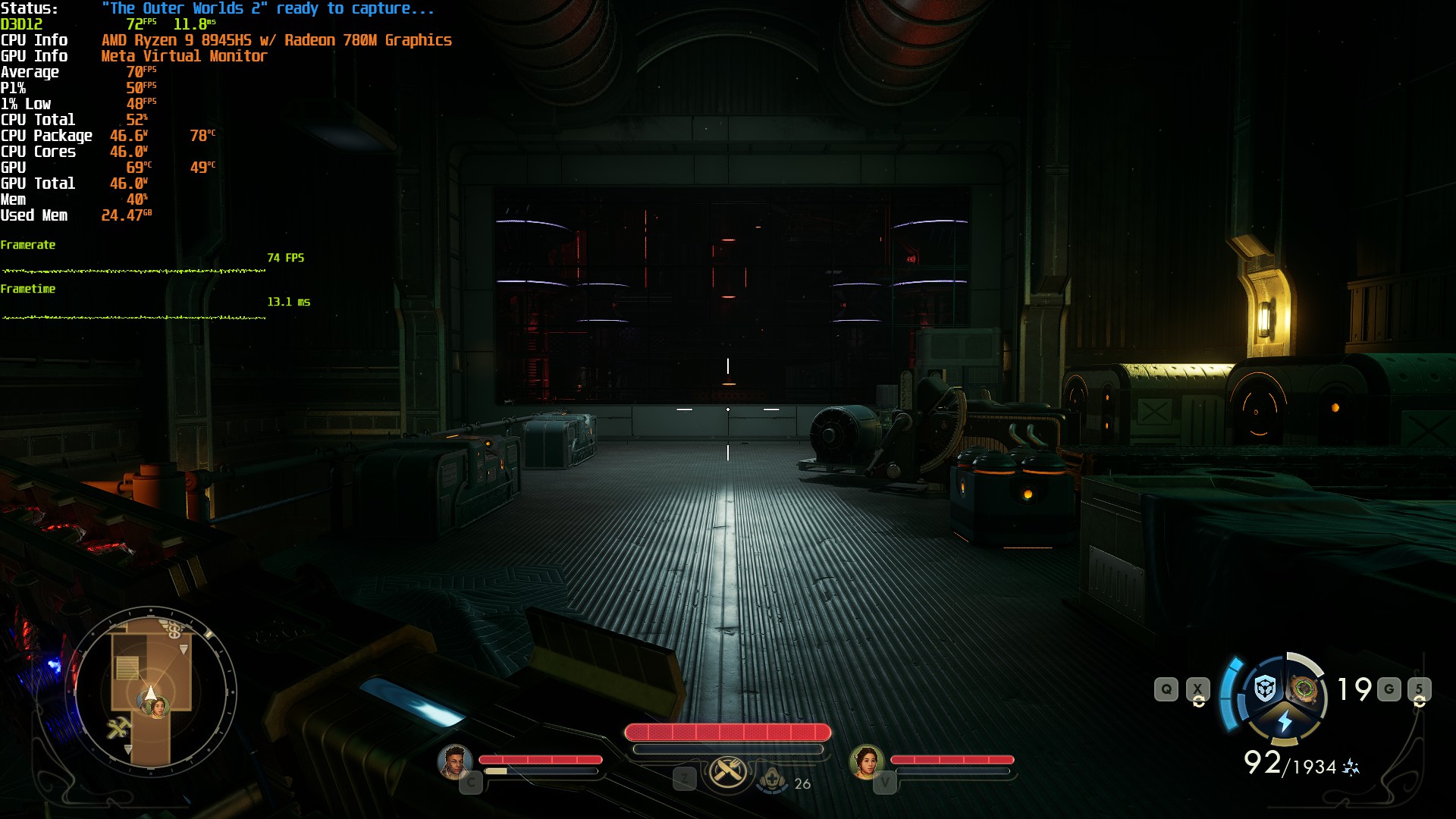The width and height of the screenshot is (1456, 819).
Task: Click the caduceus medical marker on the minimap
Action: pyautogui.click(x=174, y=629)
